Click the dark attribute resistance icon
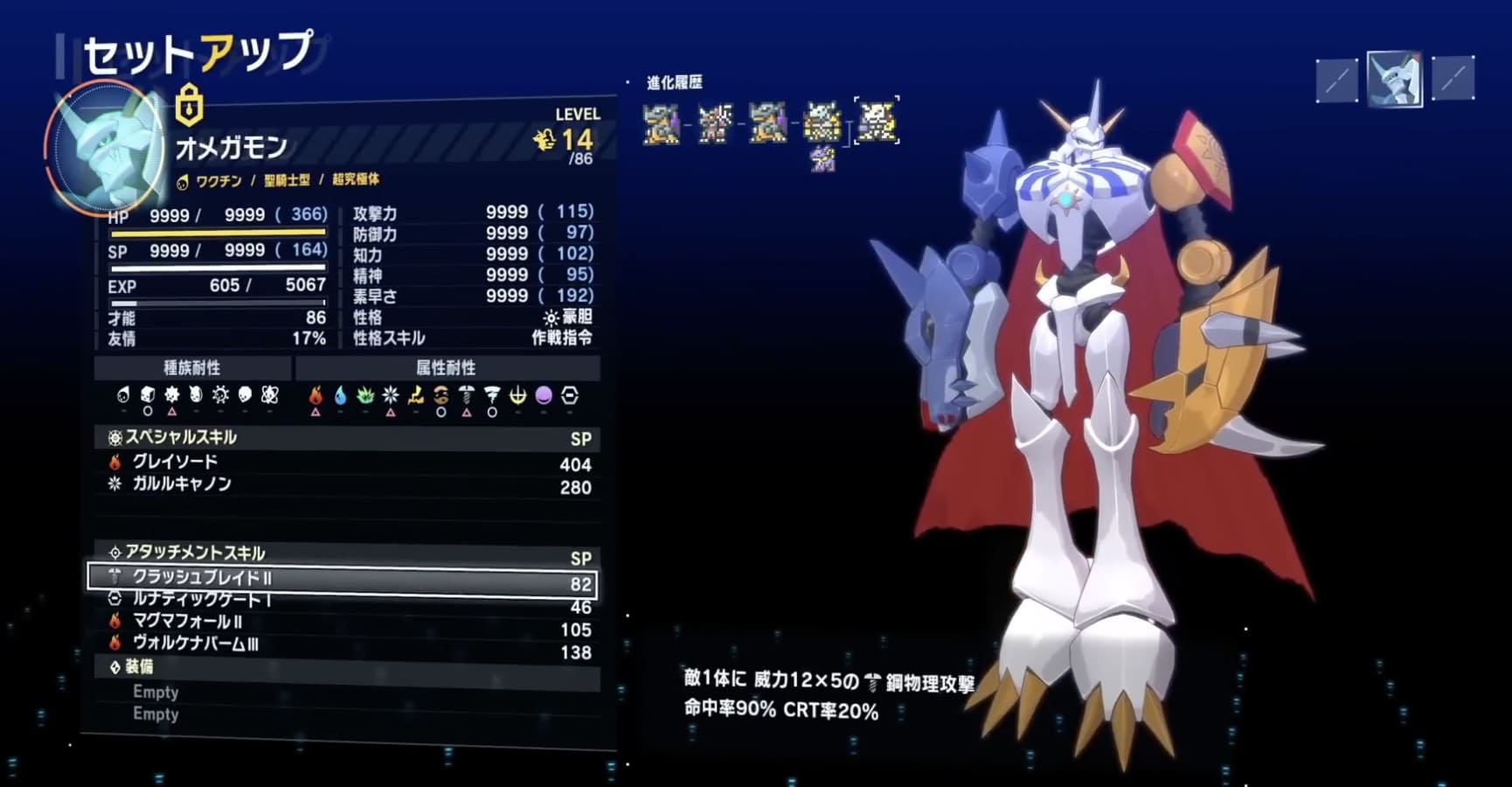The image size is (1512, 787). tap(543, 396)
